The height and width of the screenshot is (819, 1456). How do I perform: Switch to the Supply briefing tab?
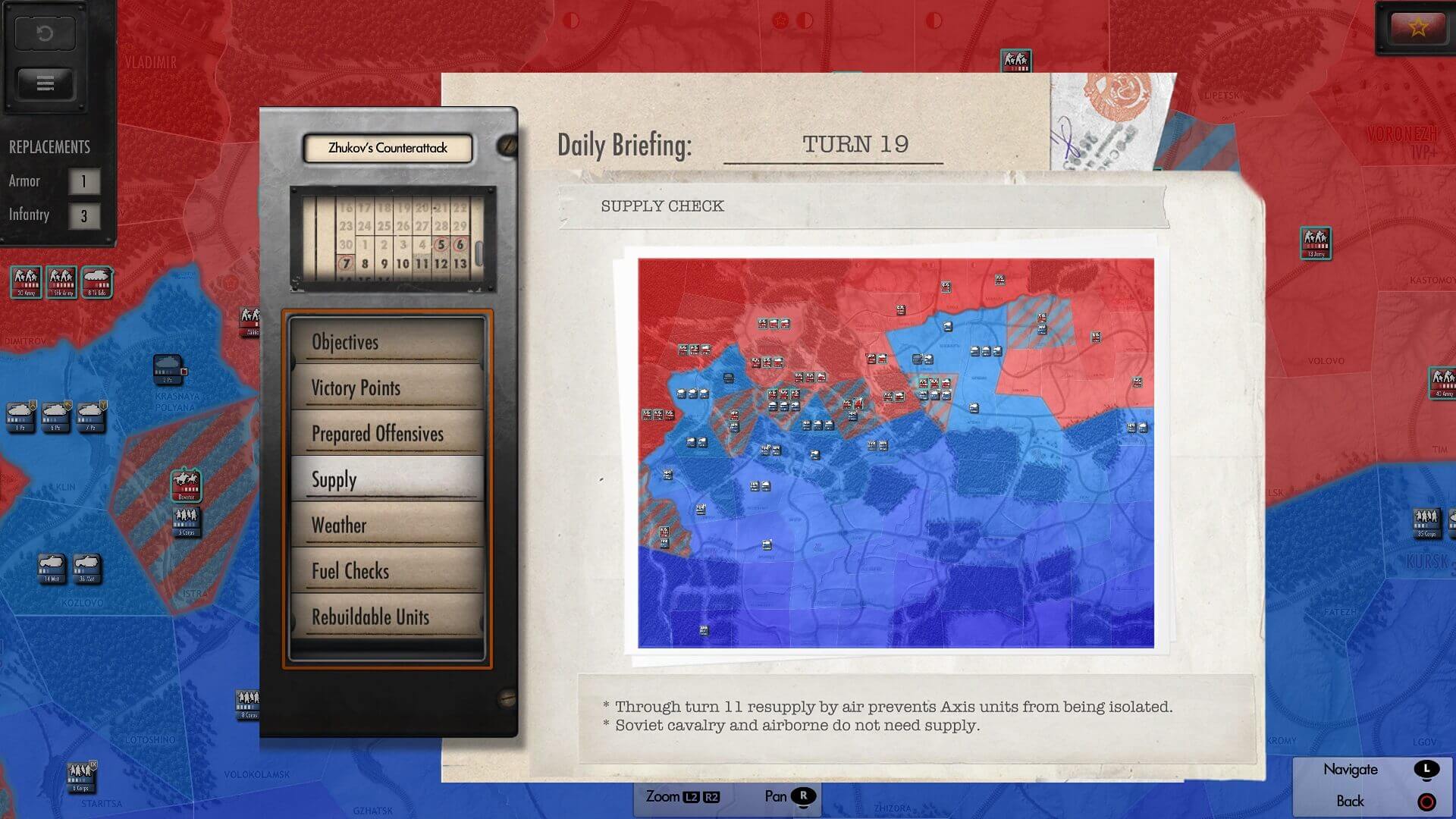point(387,479)
